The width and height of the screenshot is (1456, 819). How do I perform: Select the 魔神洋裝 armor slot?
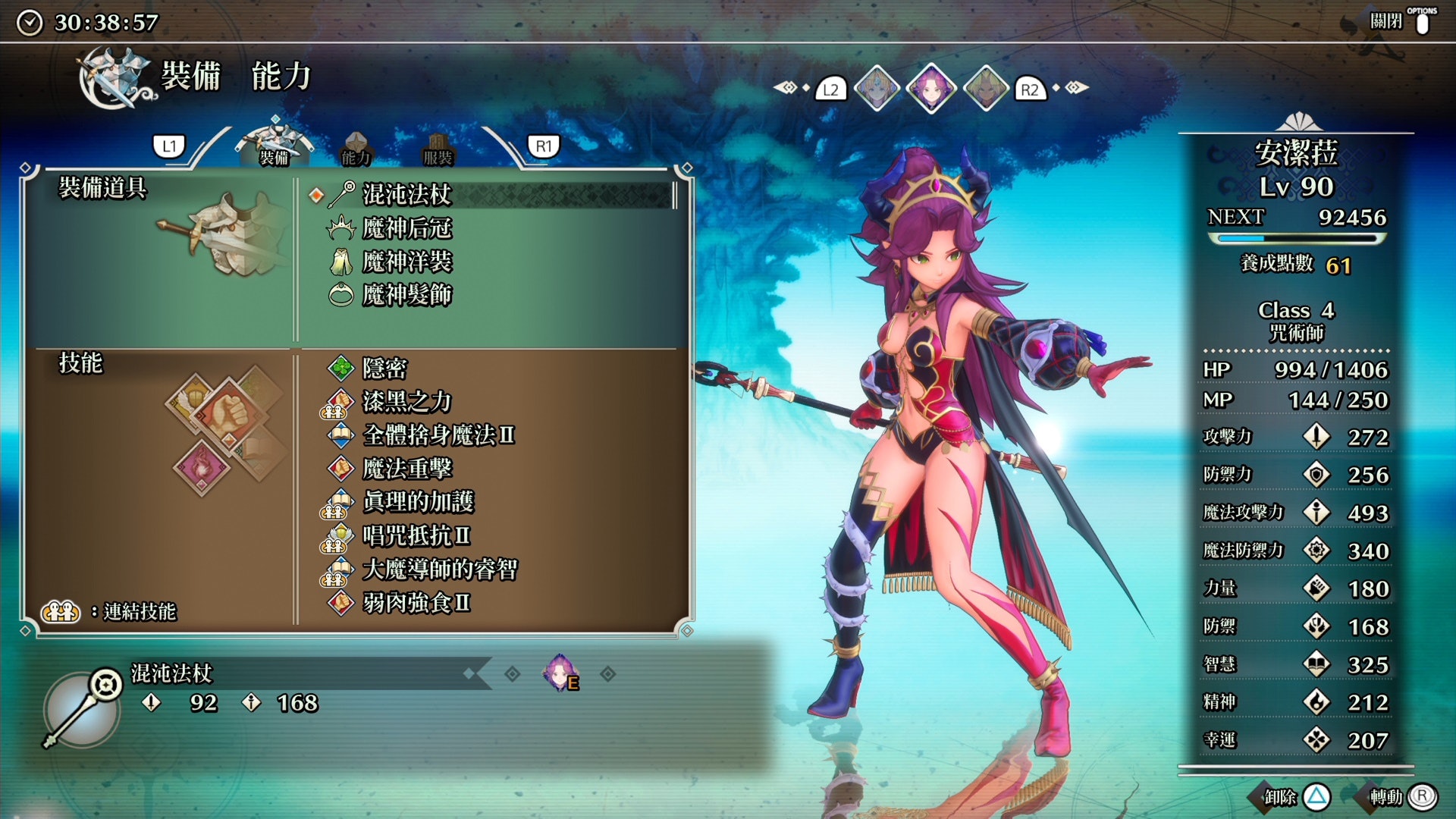point(407,262)
